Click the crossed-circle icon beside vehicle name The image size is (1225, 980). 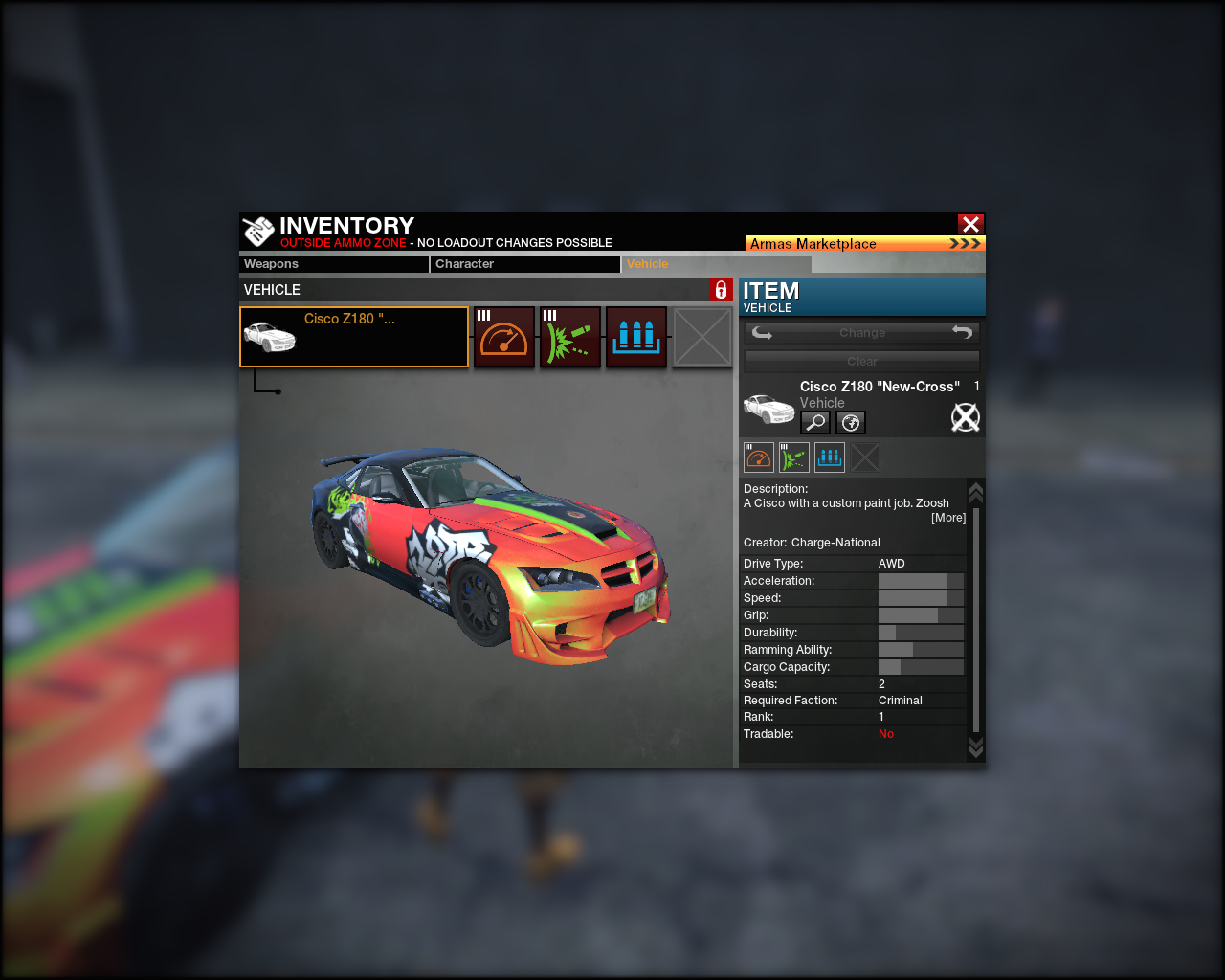point(965,417)
